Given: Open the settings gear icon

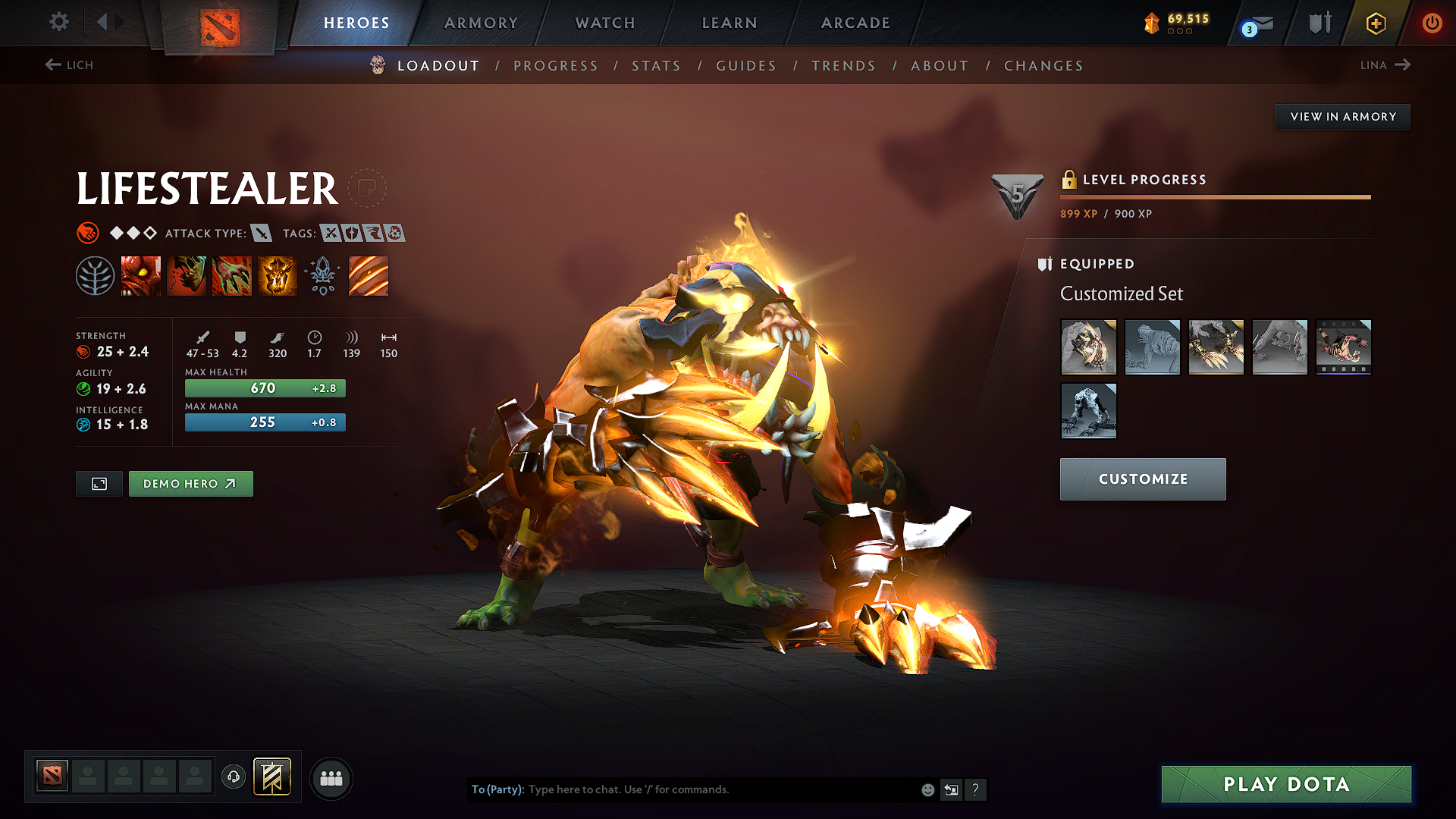Looking at the screenshot, I should click(58, 22).
